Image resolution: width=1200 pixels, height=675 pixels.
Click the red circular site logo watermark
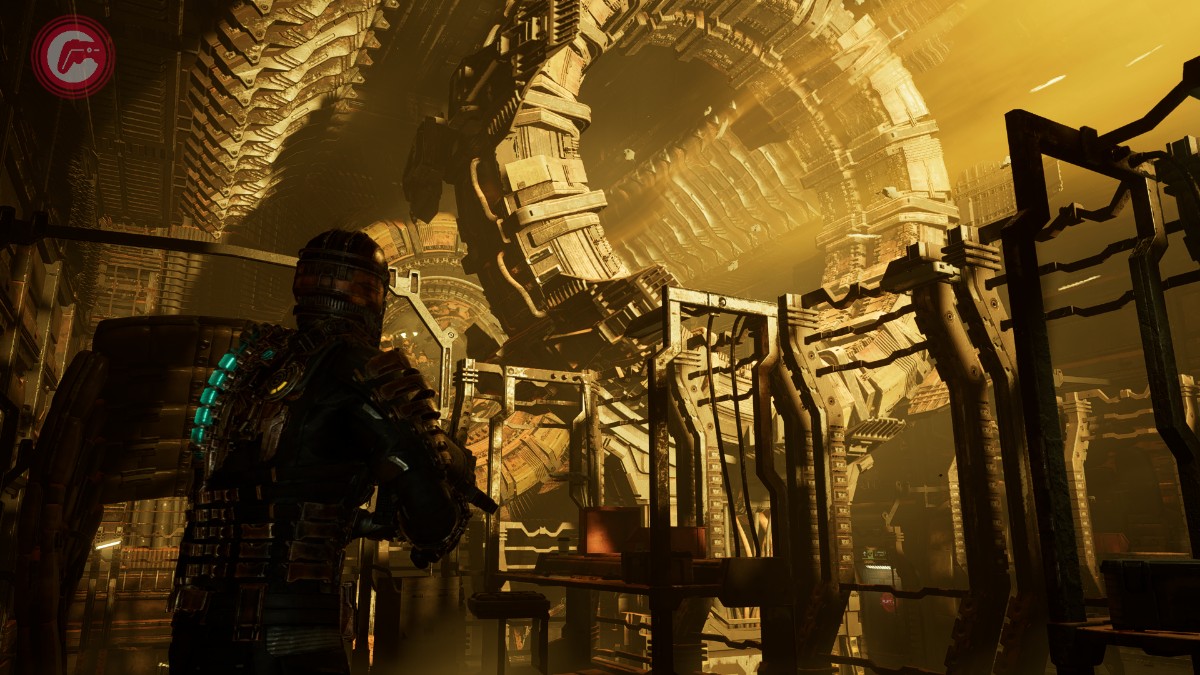[x=72, y=56]
